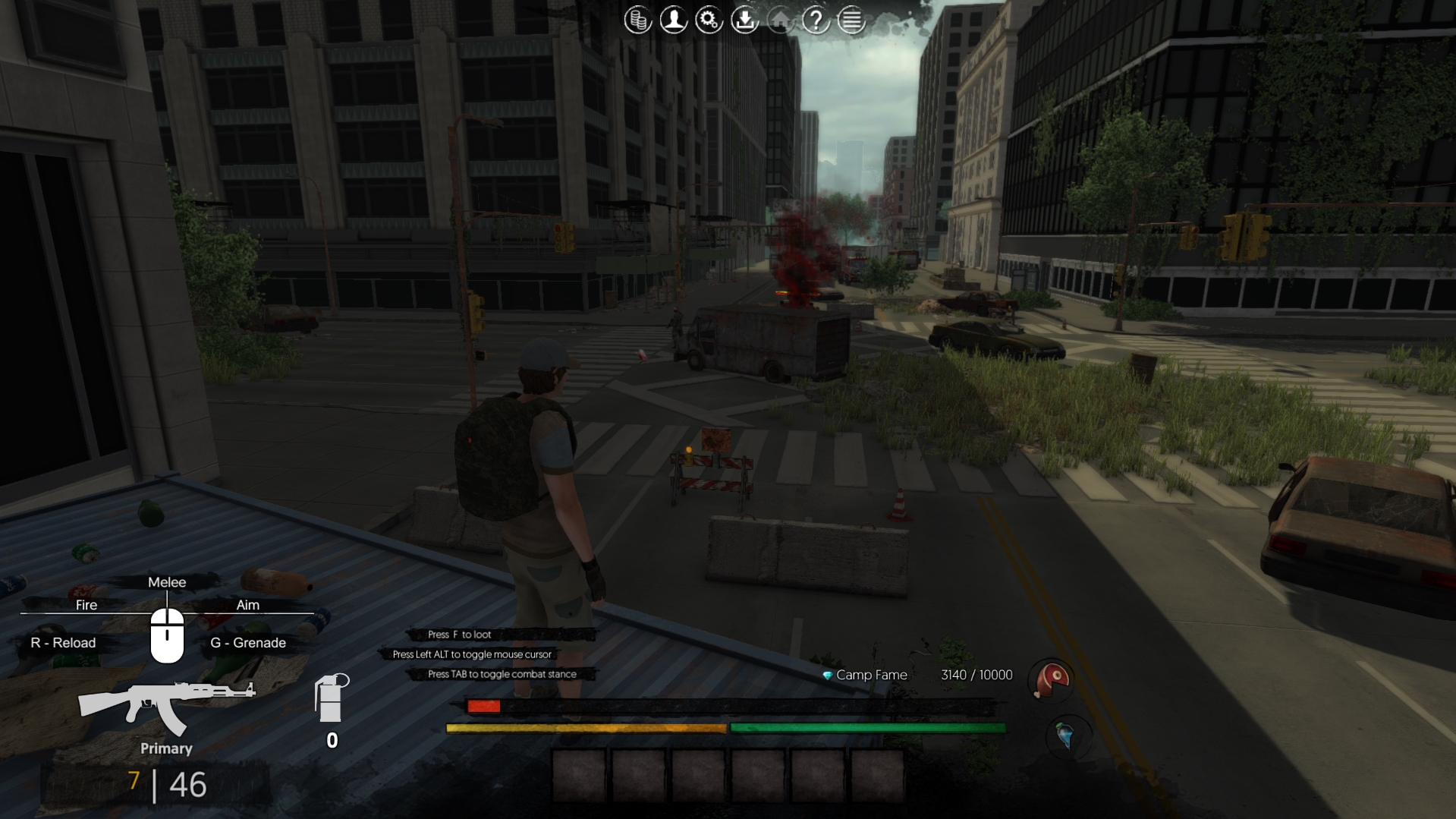The height and width of the screenshot is (819, 1456).
Task: Open the settings gear icon
Action: [709, 20]
